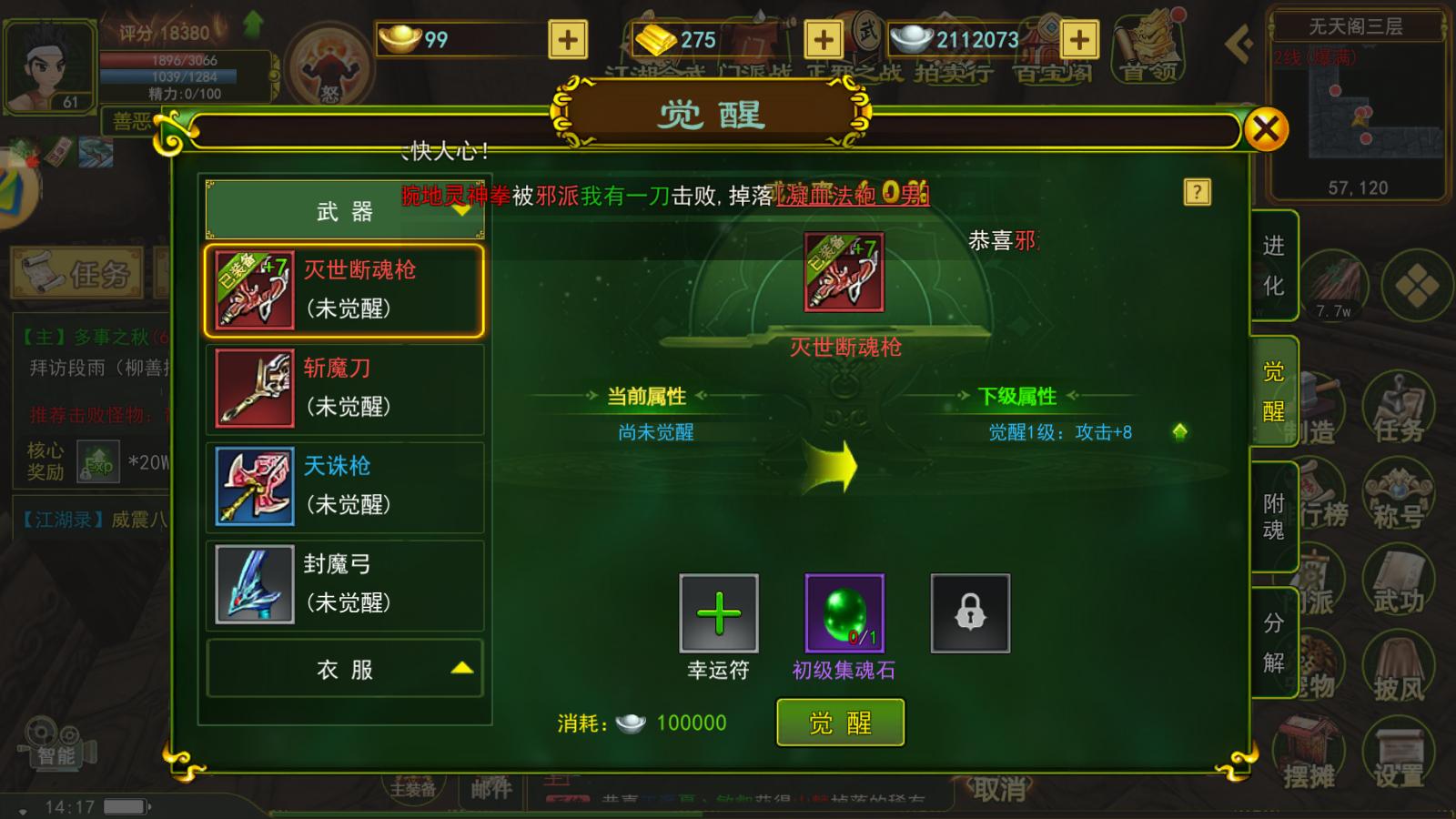Click the lucky charm plus slot
Image resolution: width=1456 pixels, height=819 pixels.
718,614
